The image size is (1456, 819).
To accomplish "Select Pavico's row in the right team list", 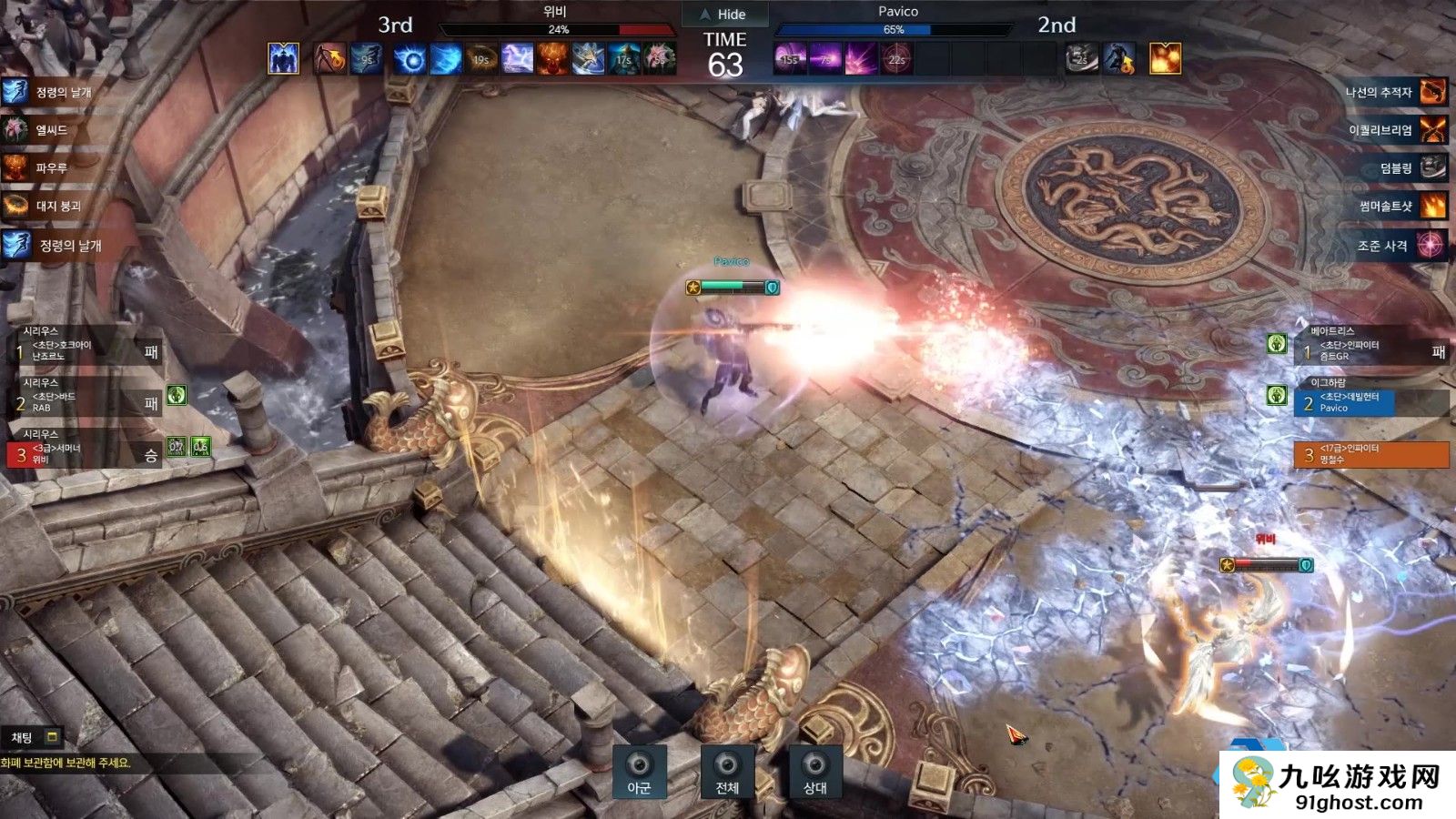I will pos(1347,402).
